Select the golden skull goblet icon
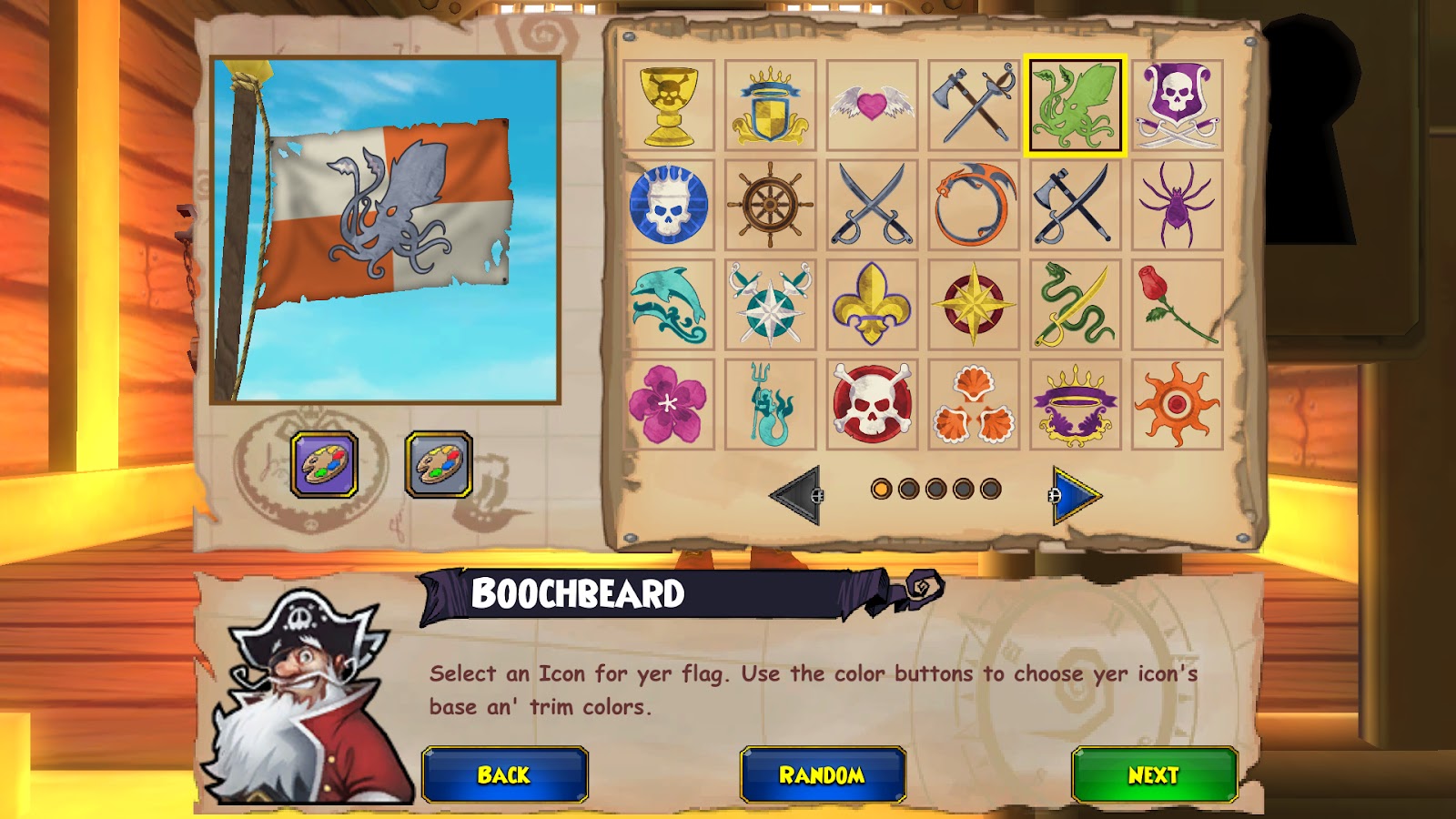The image size is (1456, 819). (x=671, y=105)
